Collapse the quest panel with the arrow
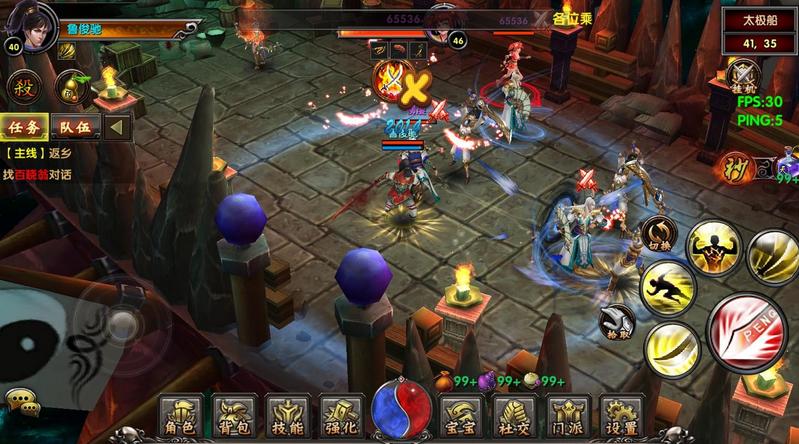The height and width of the screenshot is (444, 799). click(119, 127)
